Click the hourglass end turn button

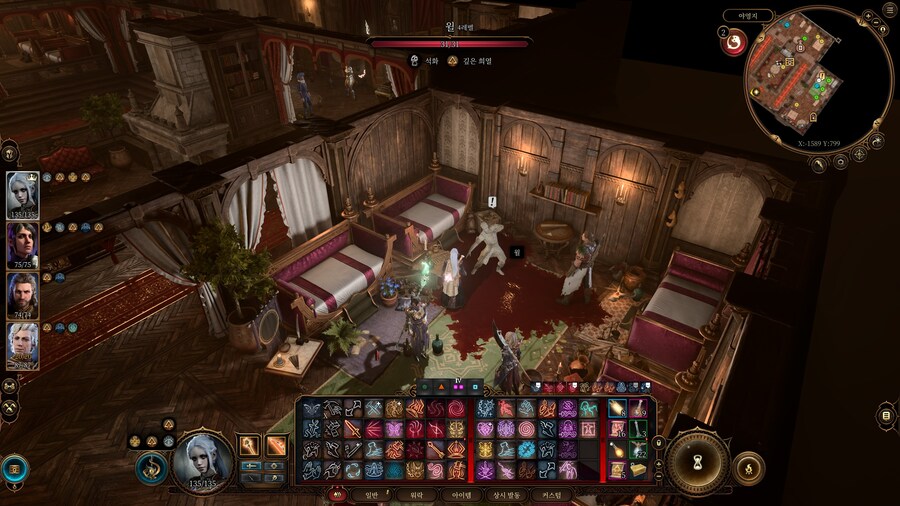[697, 460]
